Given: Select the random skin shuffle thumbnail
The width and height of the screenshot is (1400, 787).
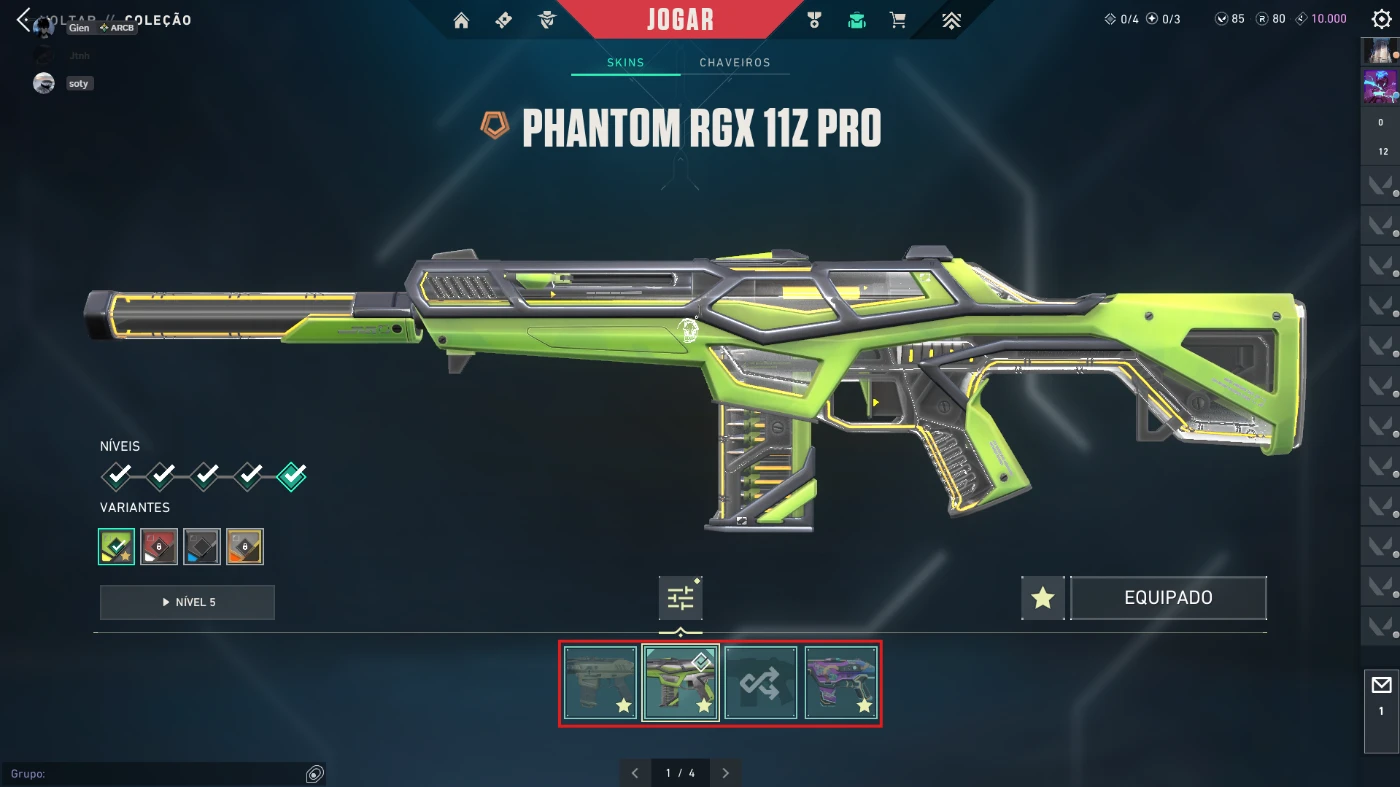Looking at the screenshot, I should [x=760, y=683].
